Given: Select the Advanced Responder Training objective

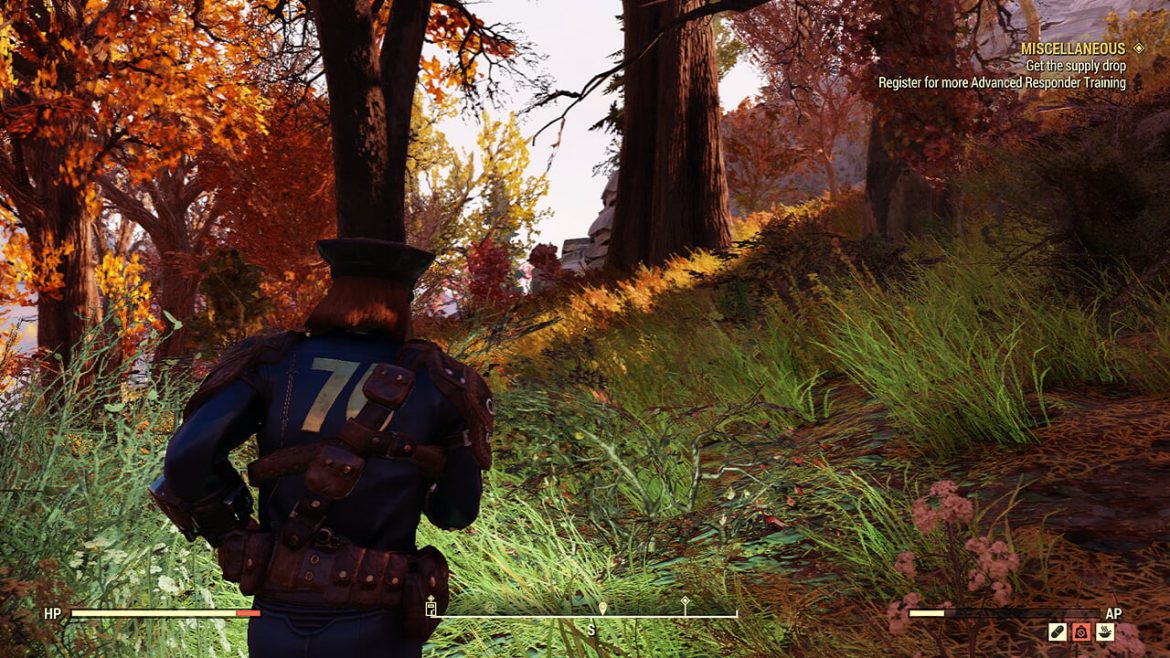Looking at the screenshot, I should point(1002,83).
